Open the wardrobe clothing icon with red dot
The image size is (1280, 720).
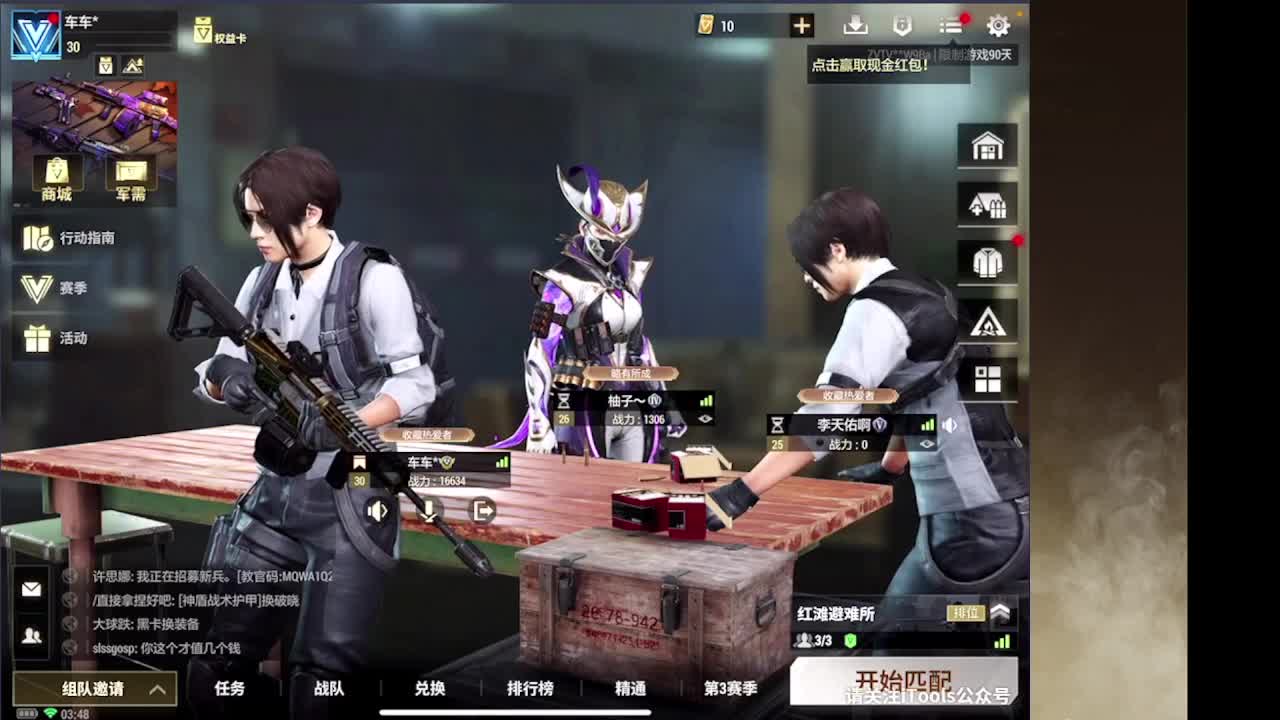tap(987, 261)
